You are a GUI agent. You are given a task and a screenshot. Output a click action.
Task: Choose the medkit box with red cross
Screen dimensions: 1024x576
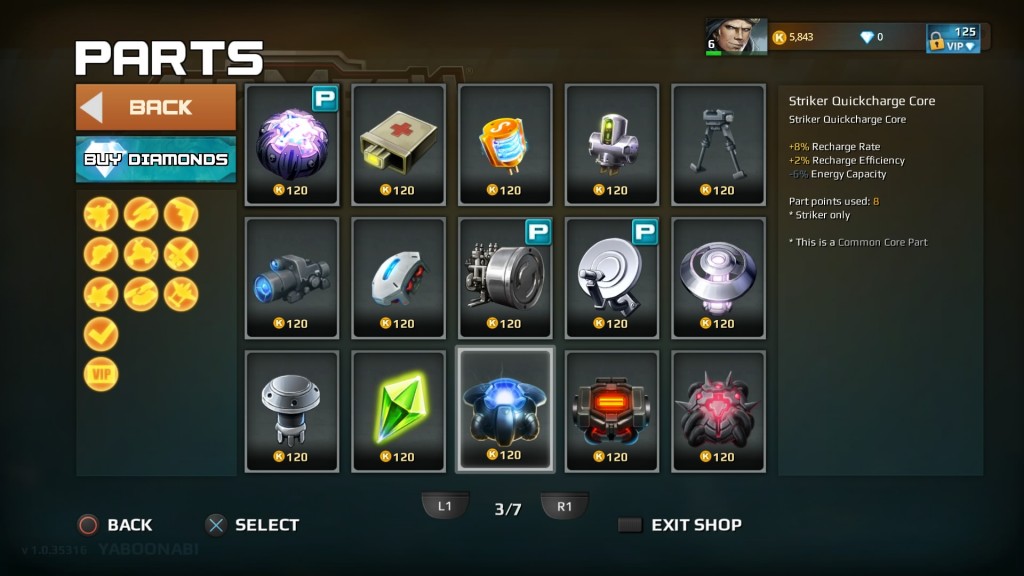(x=398, y=144)
